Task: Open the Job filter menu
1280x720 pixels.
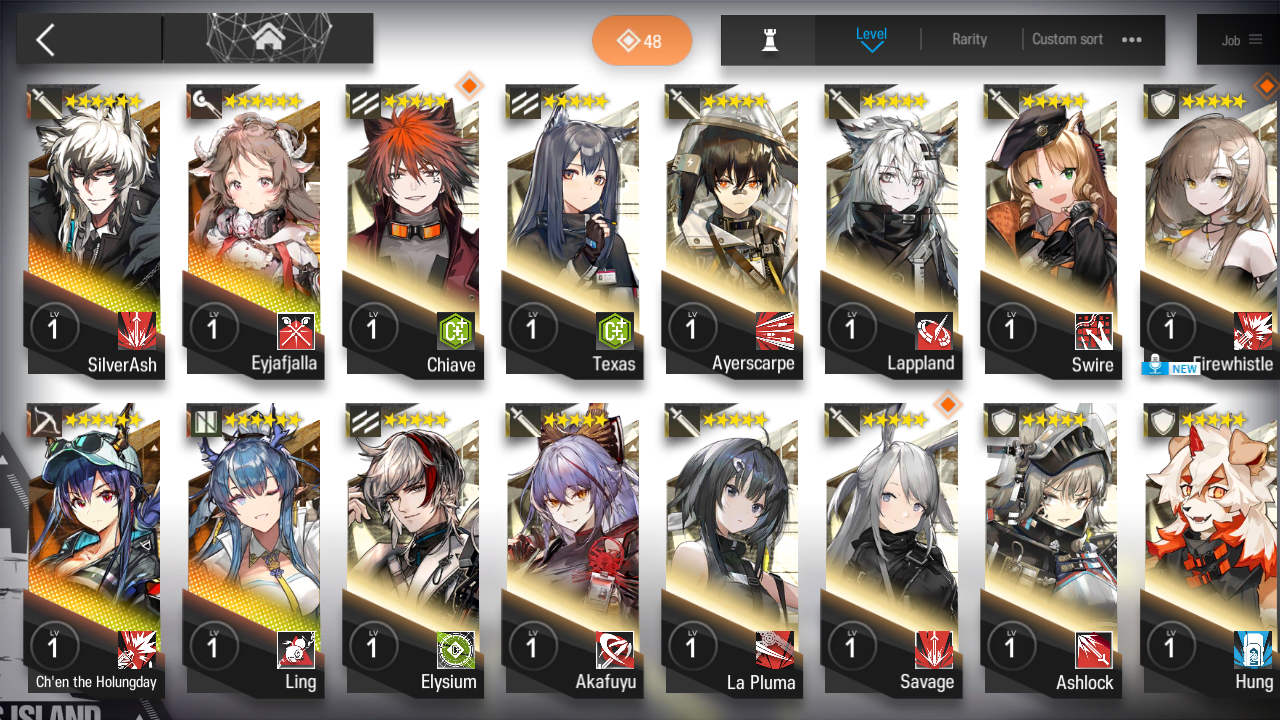Action: pos(1241,40)
